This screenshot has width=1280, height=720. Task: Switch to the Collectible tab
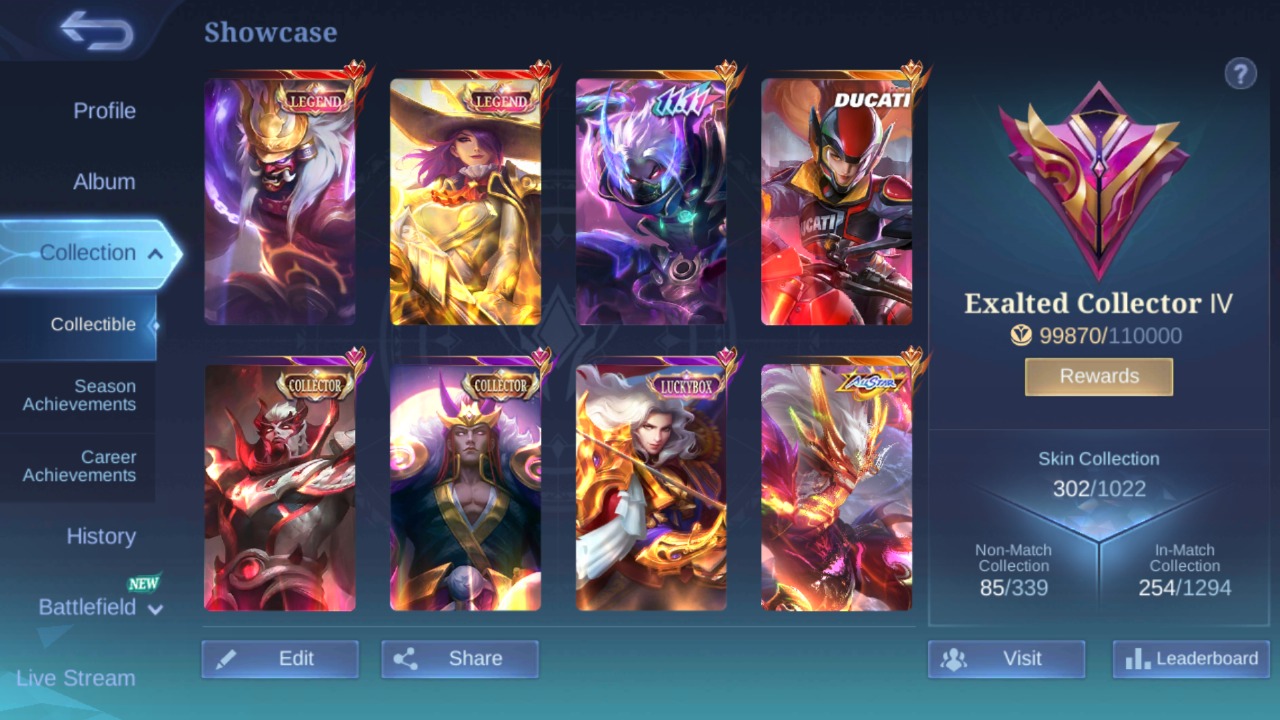[93, 324]
